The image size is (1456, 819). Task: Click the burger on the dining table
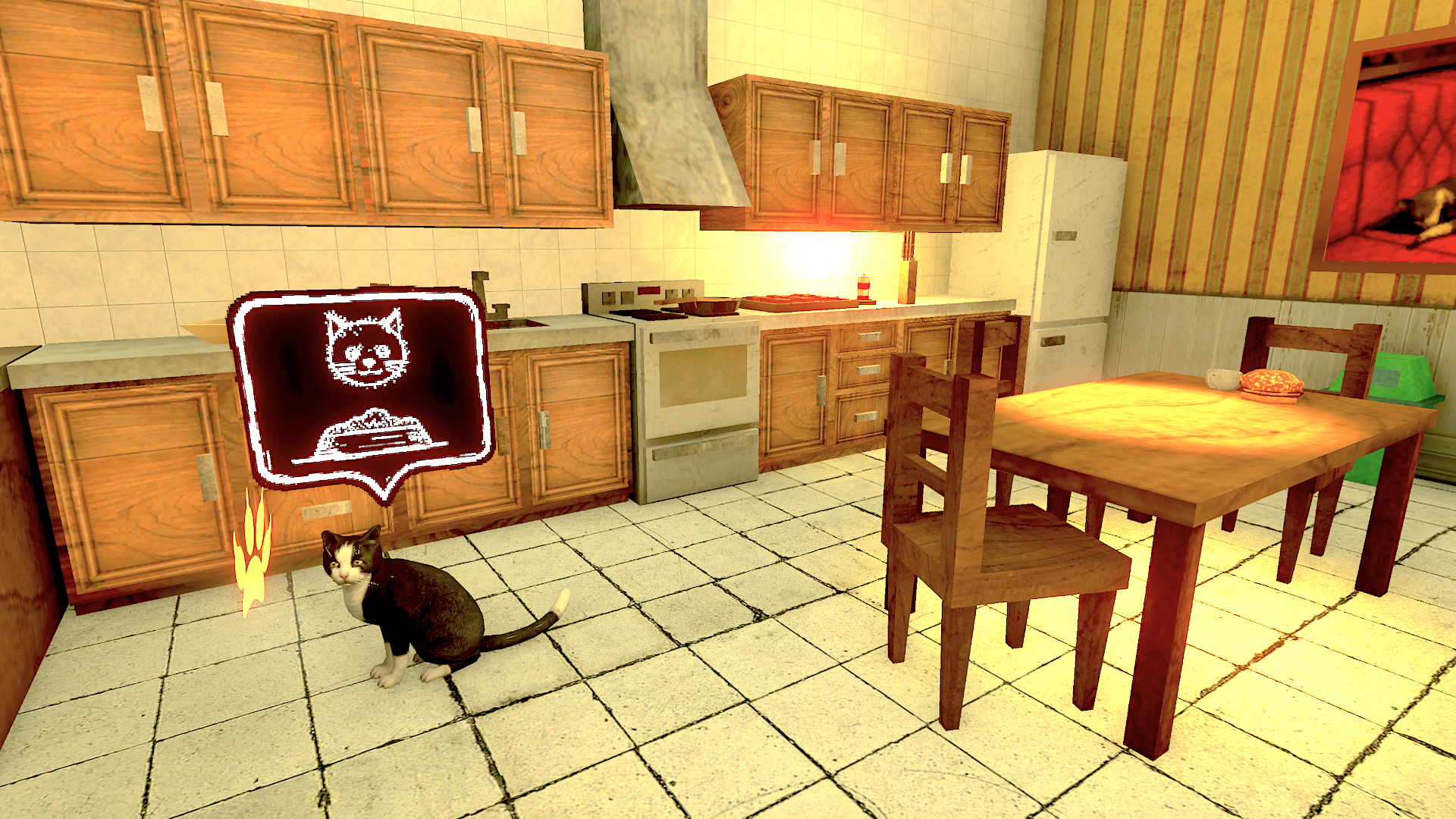[1269, 383]
